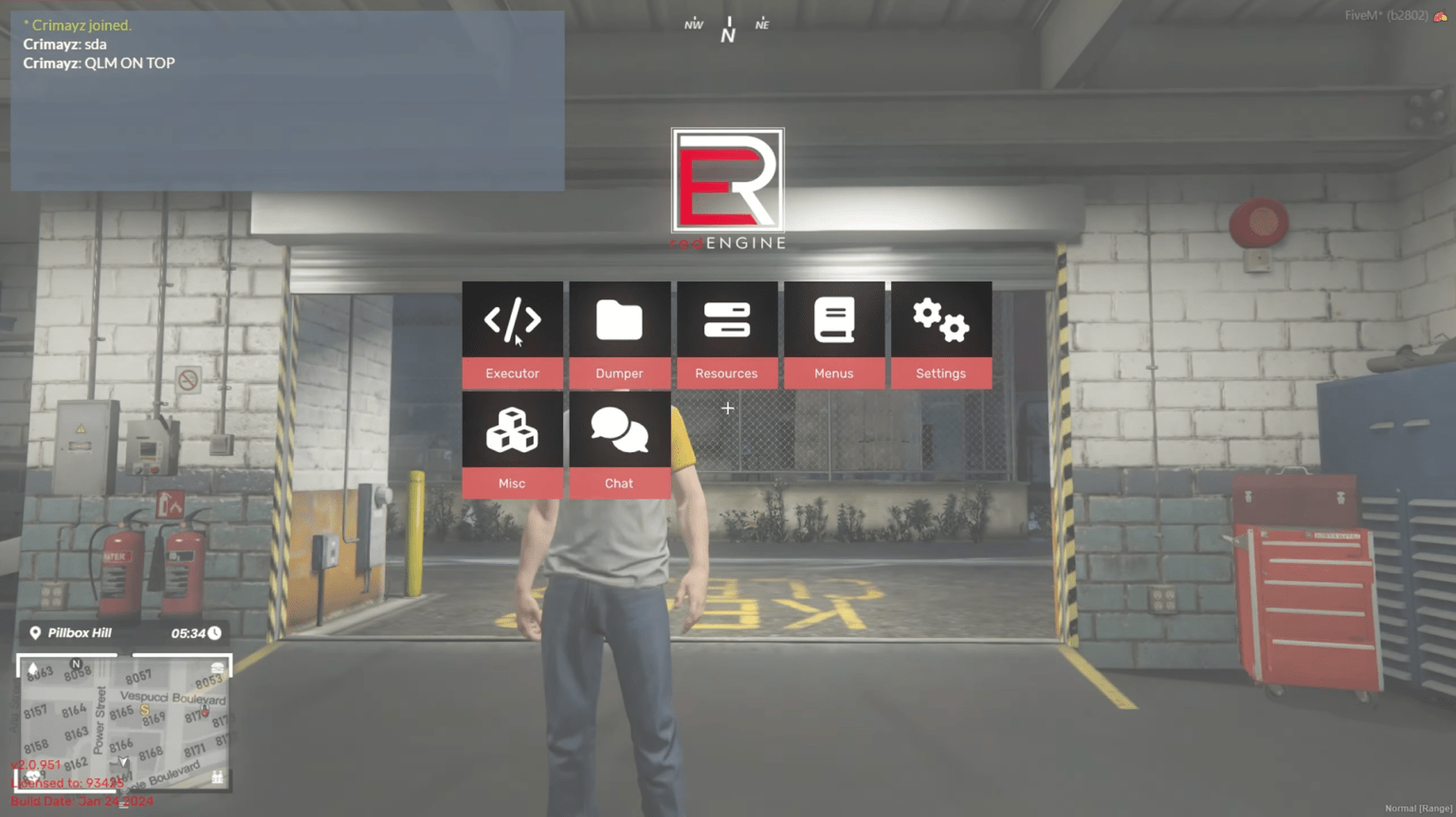This screenshot has height=817, width=1456.
Task: Select the Resources server icon
Action: [726, 320]
